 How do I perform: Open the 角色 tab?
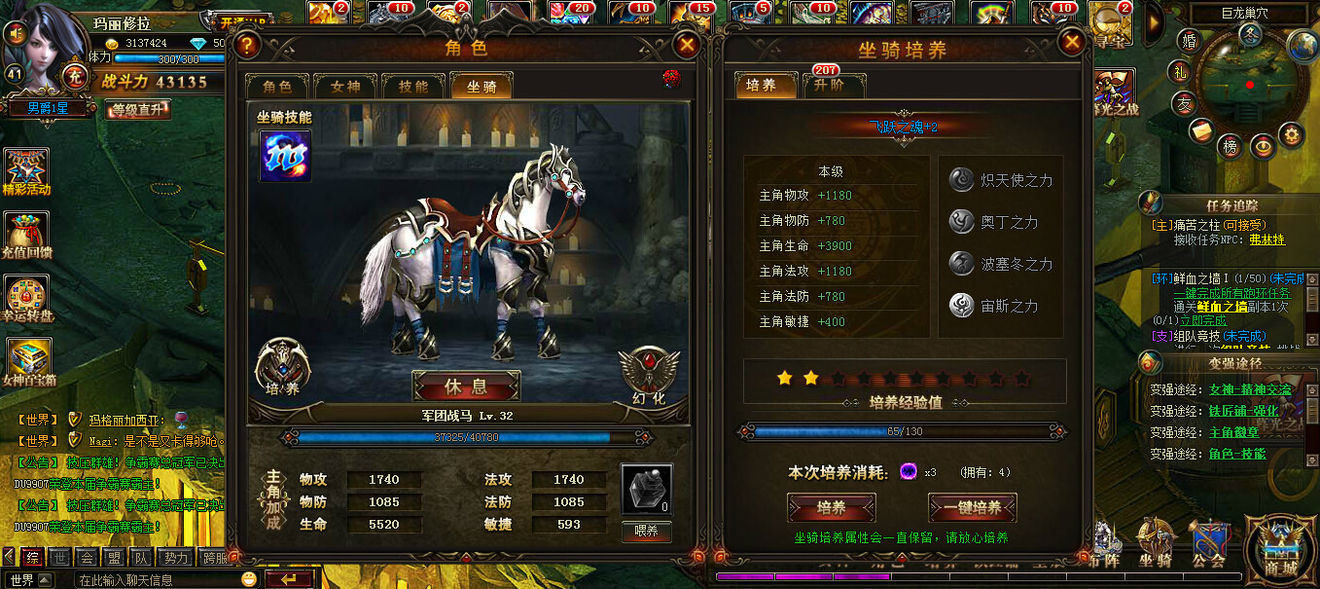(x=277, y=87)
